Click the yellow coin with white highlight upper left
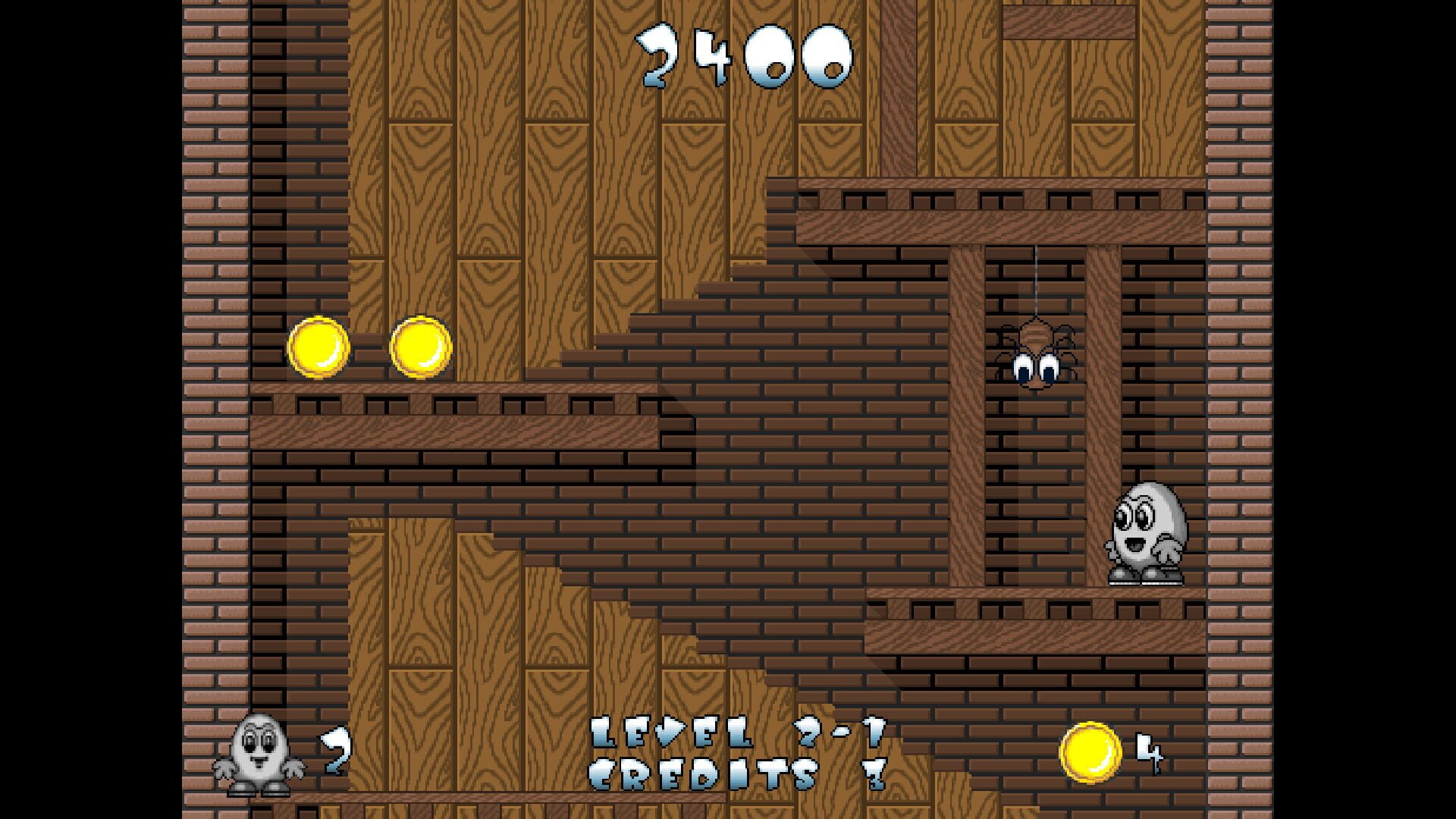 click(x=318, y=346)
